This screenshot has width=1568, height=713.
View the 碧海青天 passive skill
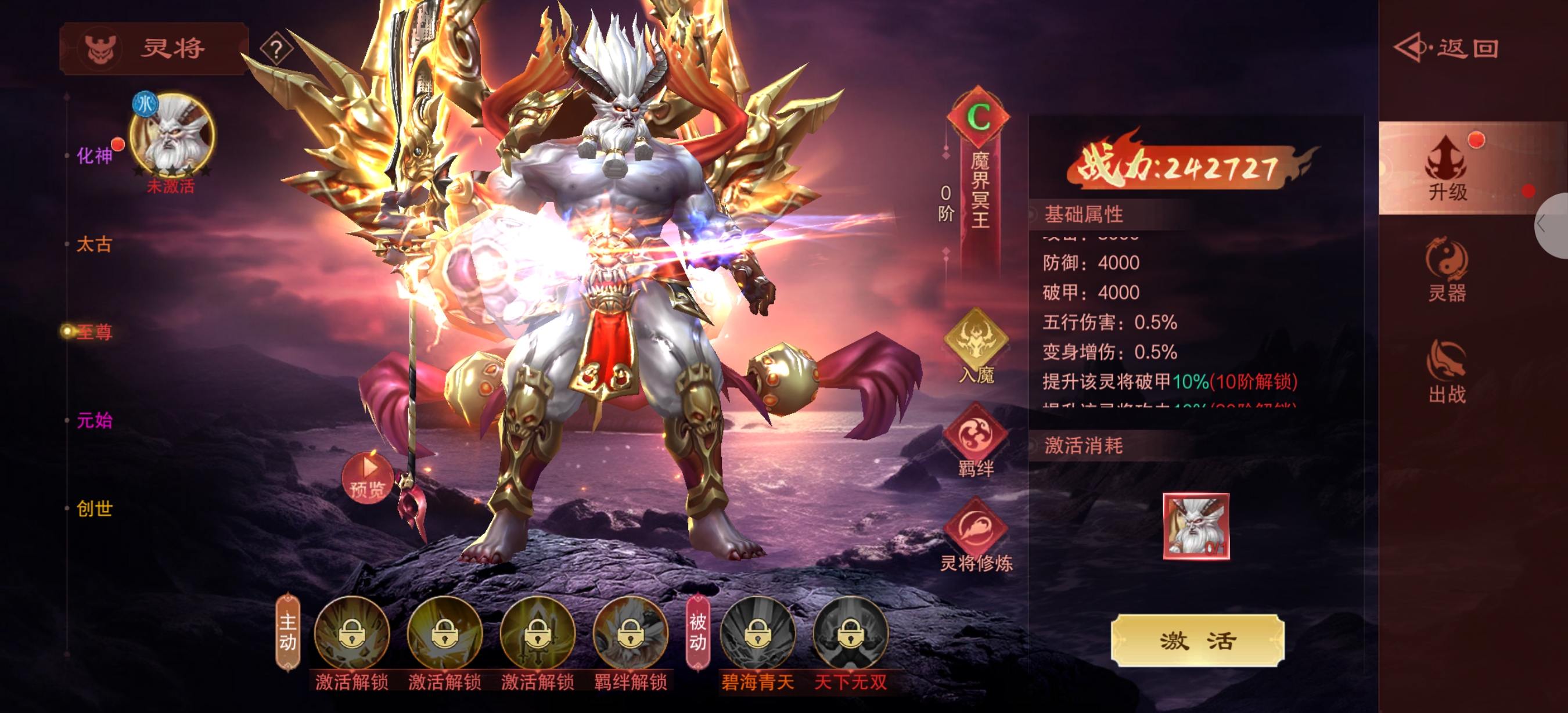click(x=758, y=634)
